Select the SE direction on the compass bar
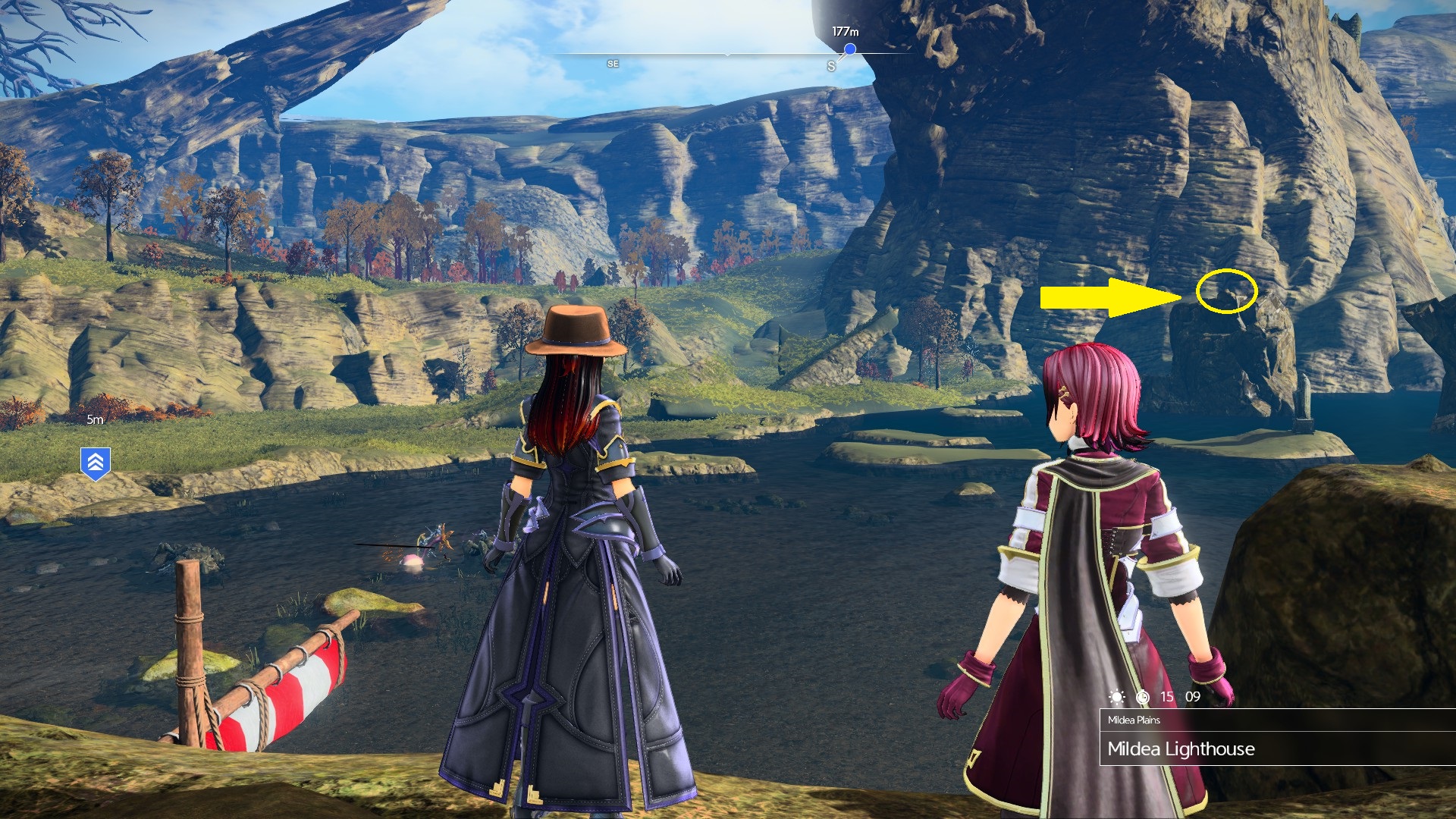This screenshot has height=819, width=1456. click(x=612, y=63)
